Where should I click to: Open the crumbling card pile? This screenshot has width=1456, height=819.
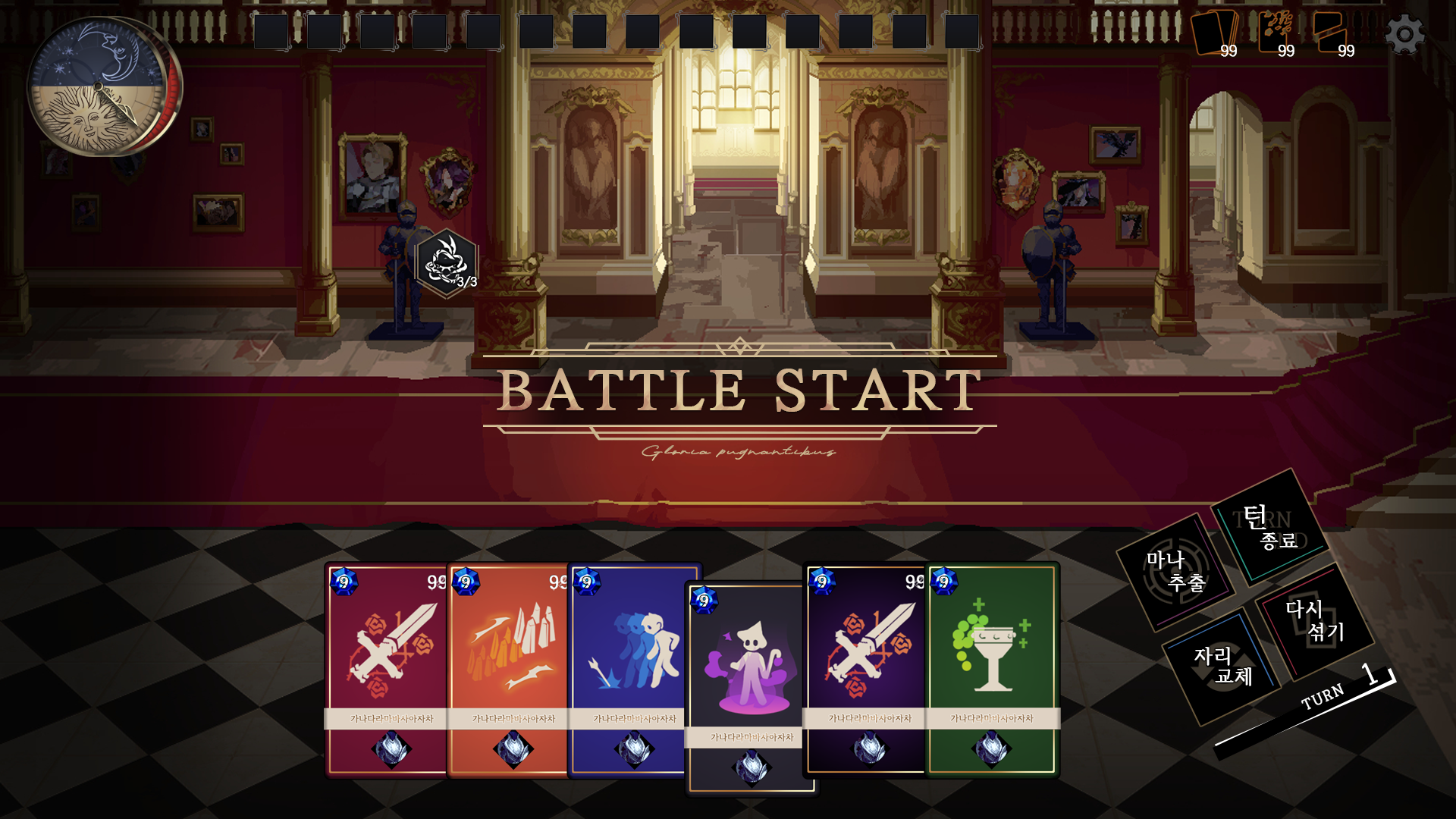(1277, 33)
